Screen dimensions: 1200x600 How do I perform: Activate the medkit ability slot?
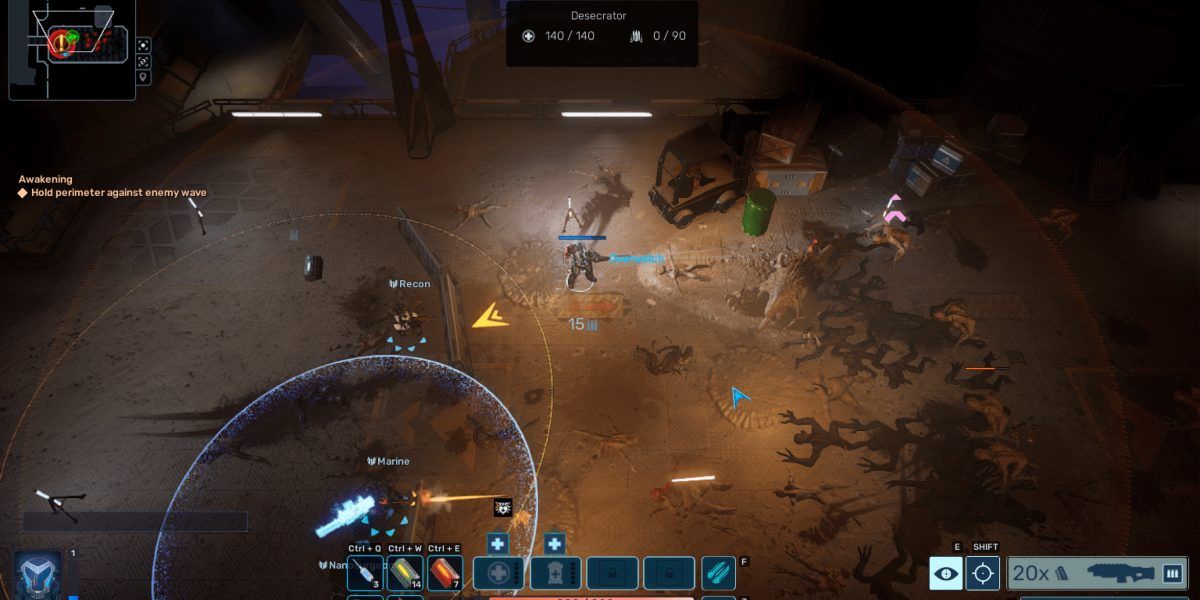[x=498, y=574]
